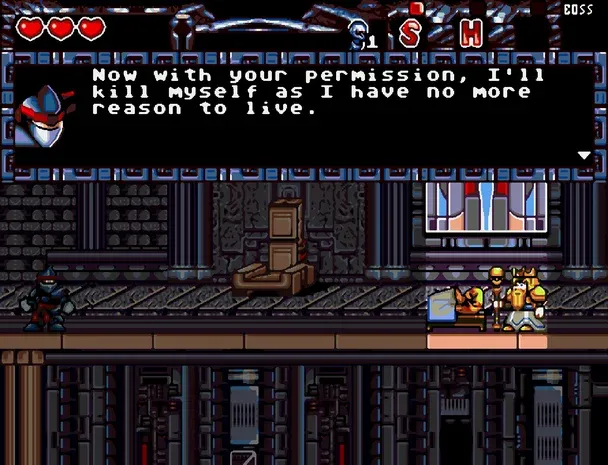
Task: Click the ninja speaker portrait
Action: (x=44, y=113)
